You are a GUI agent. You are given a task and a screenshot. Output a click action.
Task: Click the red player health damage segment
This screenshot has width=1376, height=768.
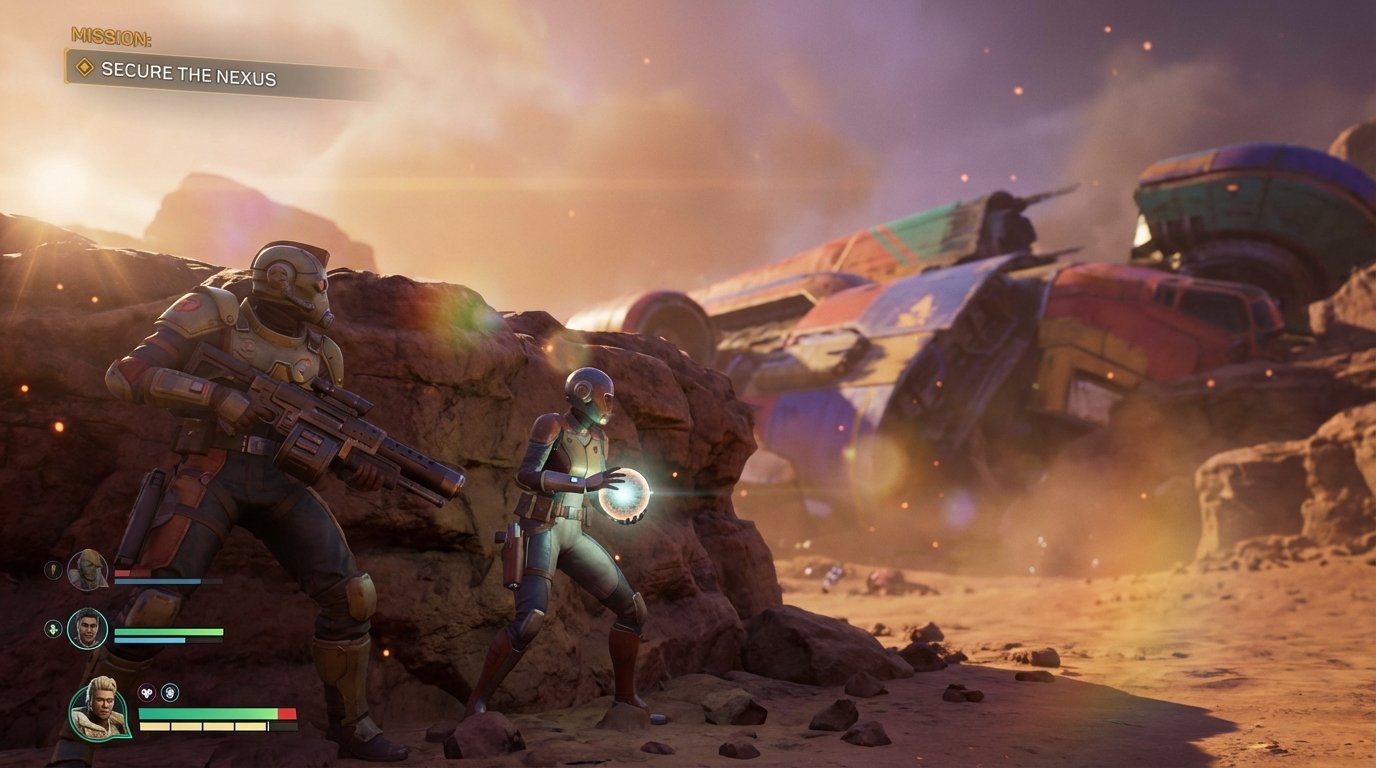(x=288, y=712)
